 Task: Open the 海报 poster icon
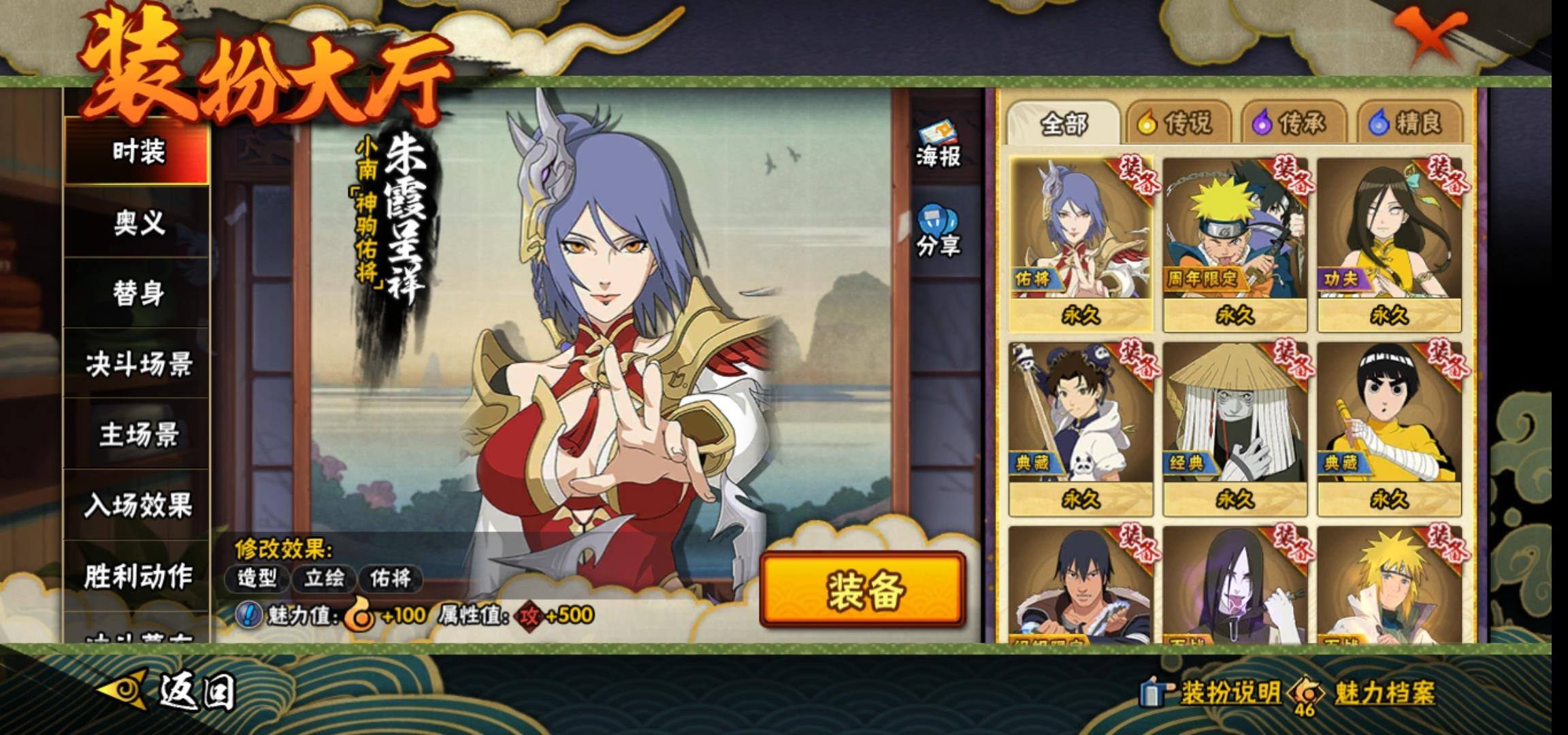[x=938, y=145]
